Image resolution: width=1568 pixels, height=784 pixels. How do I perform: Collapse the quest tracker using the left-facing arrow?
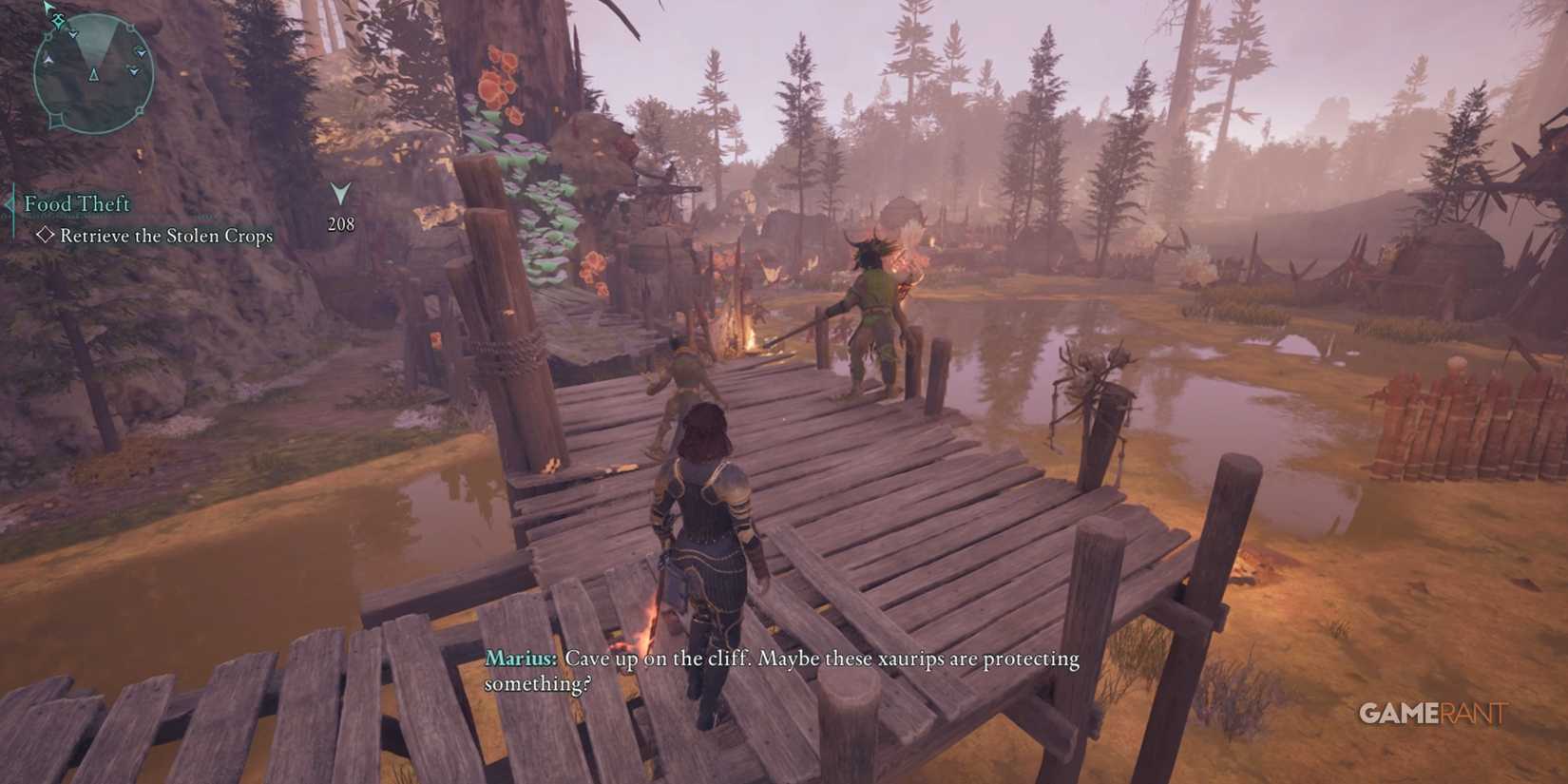tap(10, 204)
